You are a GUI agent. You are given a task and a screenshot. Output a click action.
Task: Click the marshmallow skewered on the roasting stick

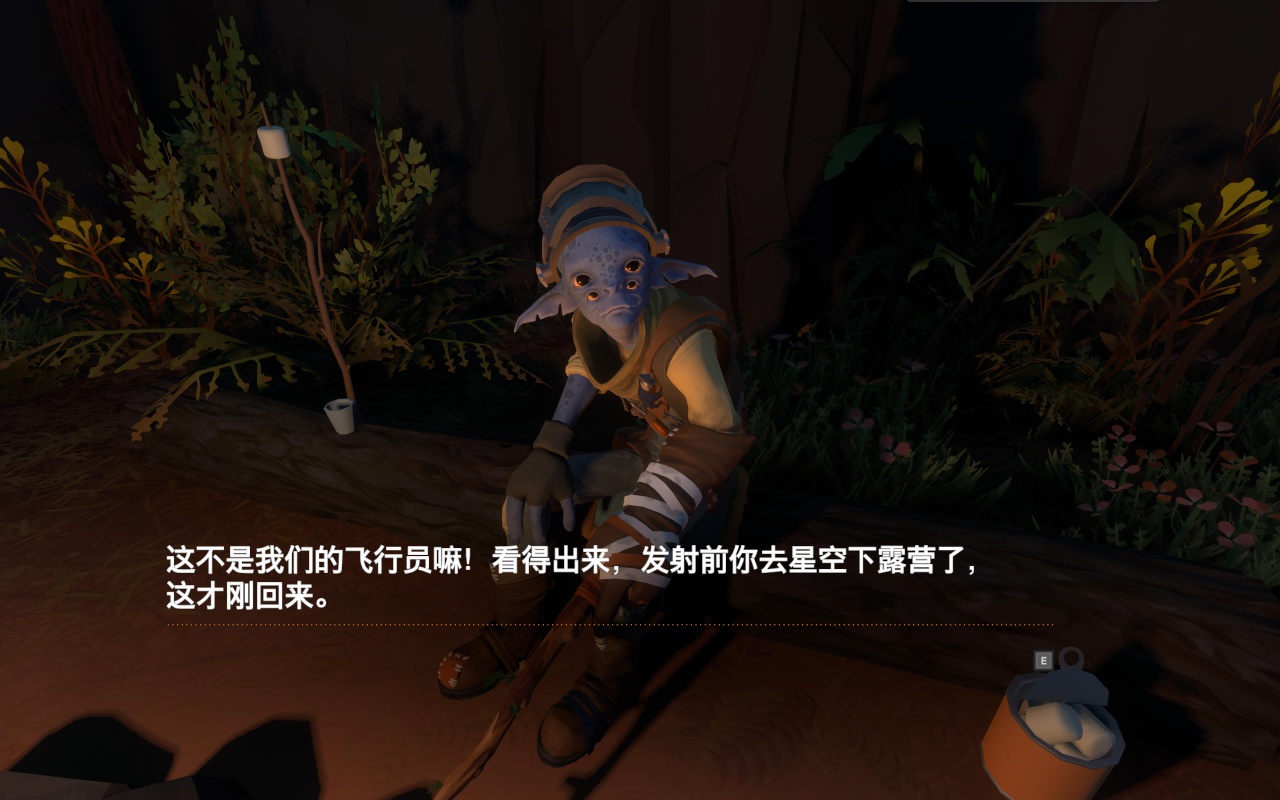pos(275,144)
